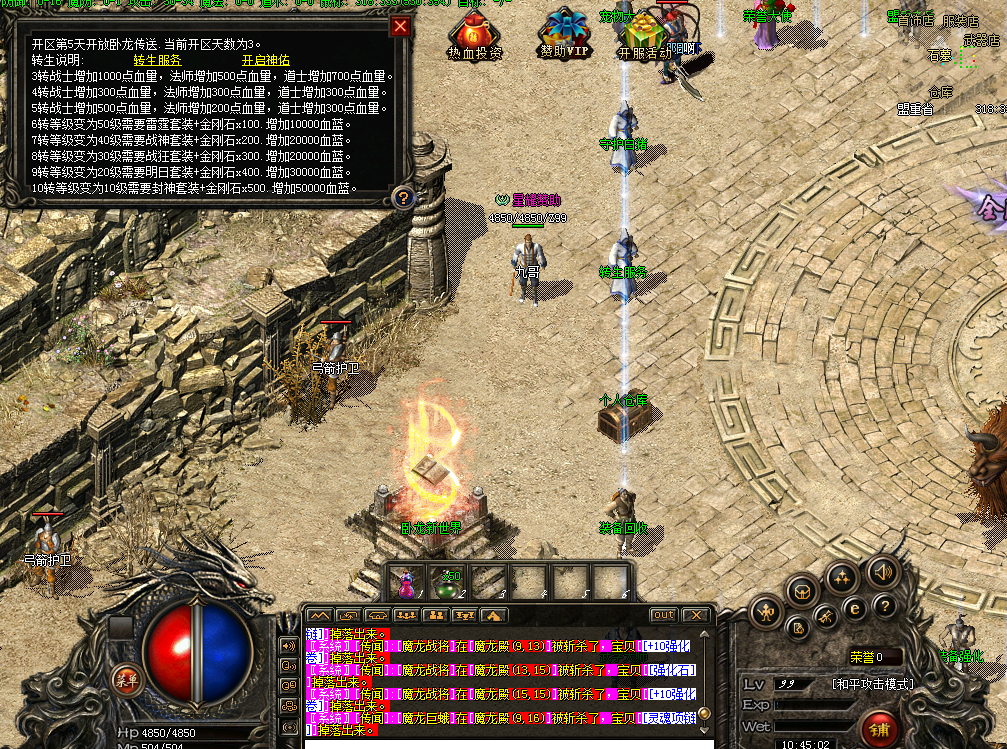Open the red 铺 shop button

point(880,727)
